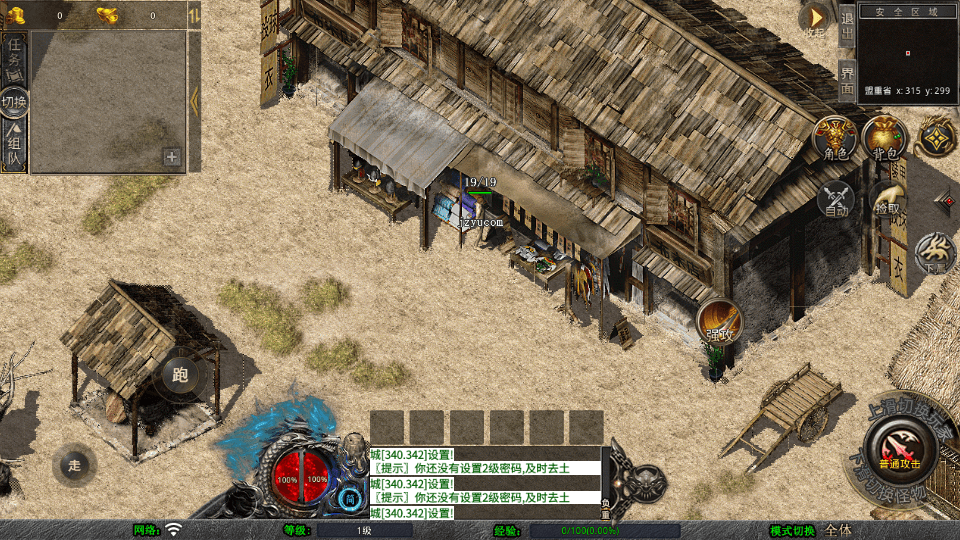Tap the round 切换 switch button
Viewport: 960px width, 540px height.
15,101
